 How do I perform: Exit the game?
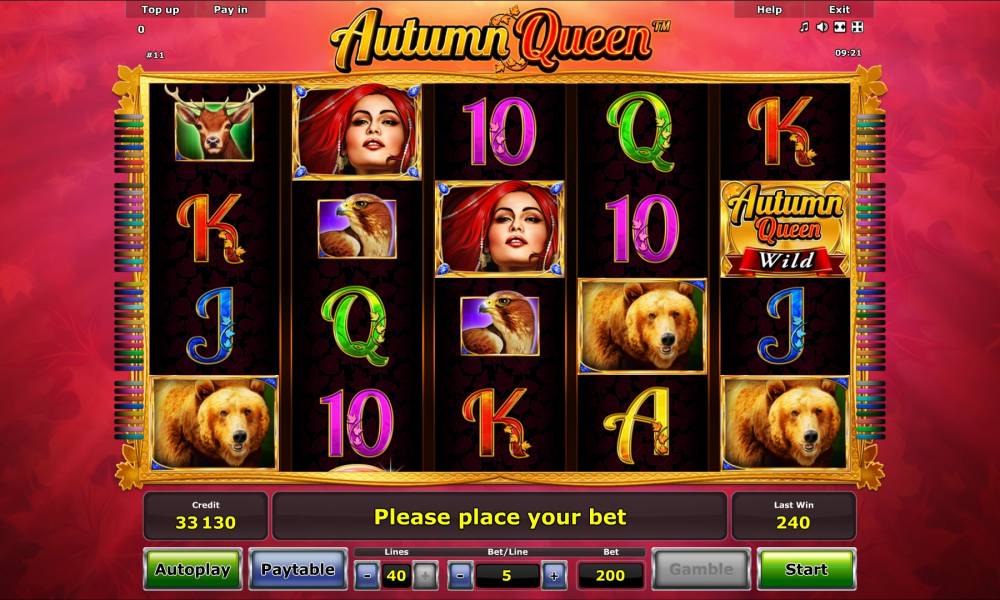coord(839,9)
